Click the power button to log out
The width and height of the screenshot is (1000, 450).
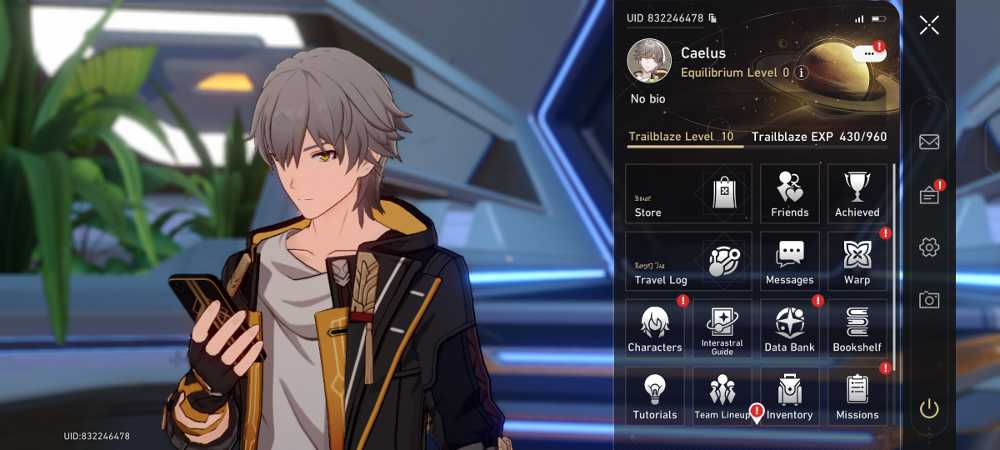coord(929,408)
